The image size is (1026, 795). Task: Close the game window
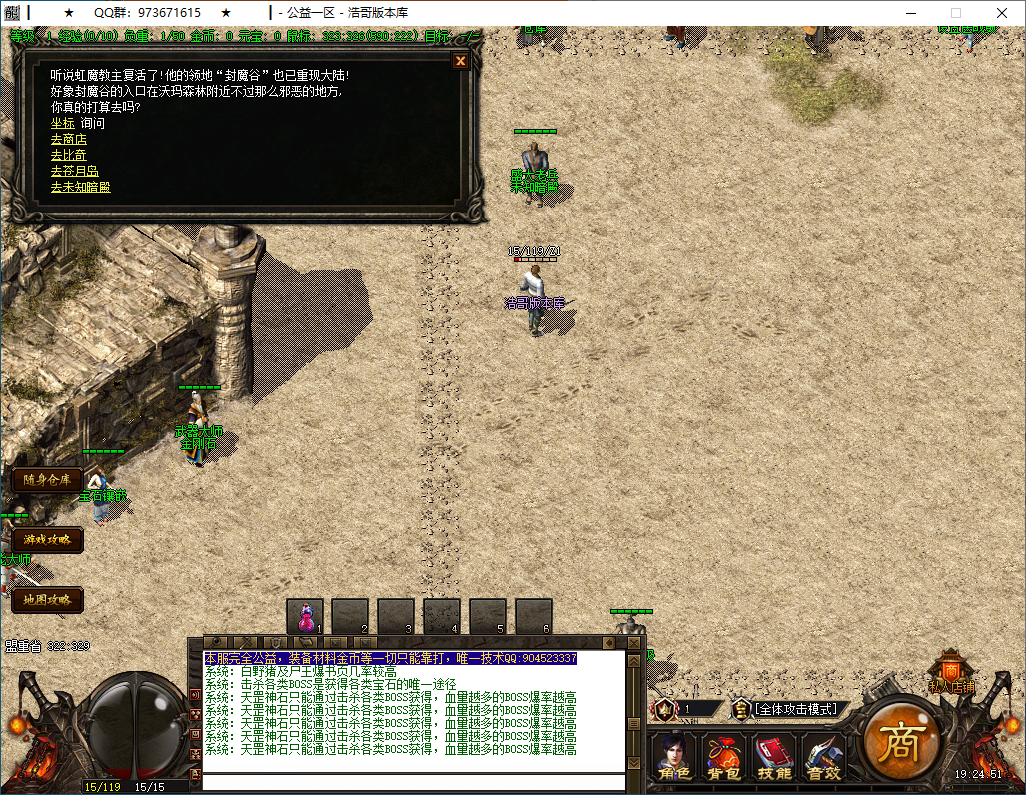[x=1002, y=12]
